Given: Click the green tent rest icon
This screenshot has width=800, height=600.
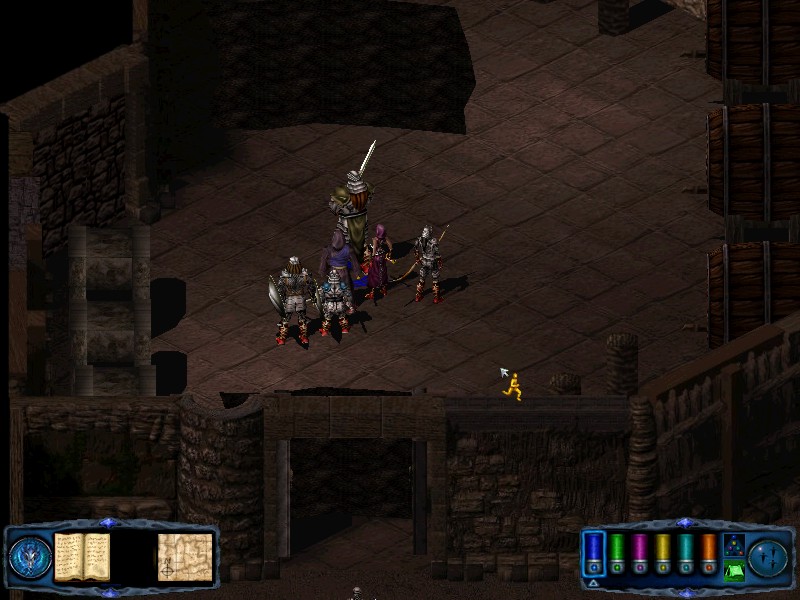Looking at the screenshot, I should click(x=733, y=571).
